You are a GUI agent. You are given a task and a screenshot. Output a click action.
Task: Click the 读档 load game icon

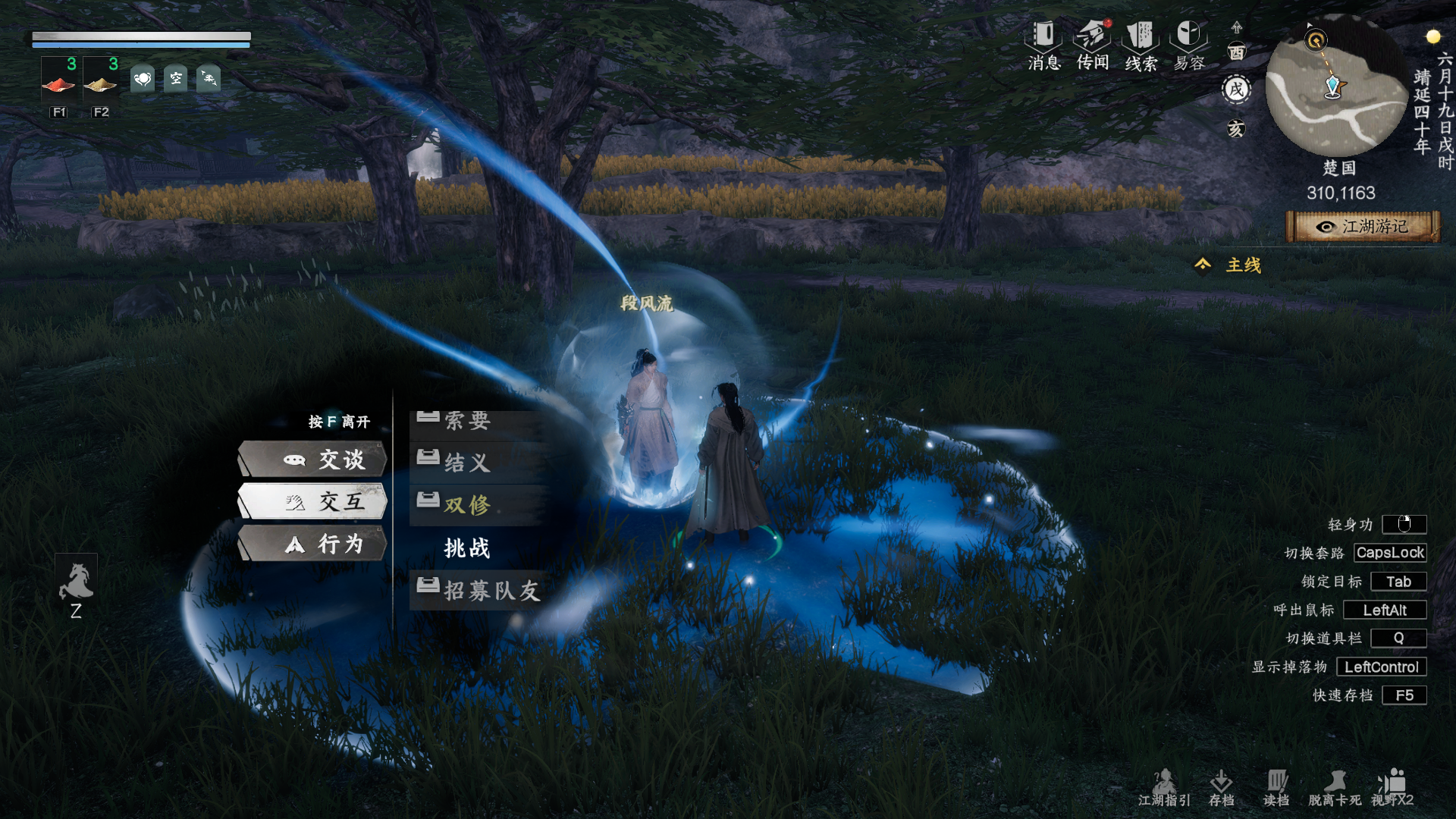(x=1276, y=787)
